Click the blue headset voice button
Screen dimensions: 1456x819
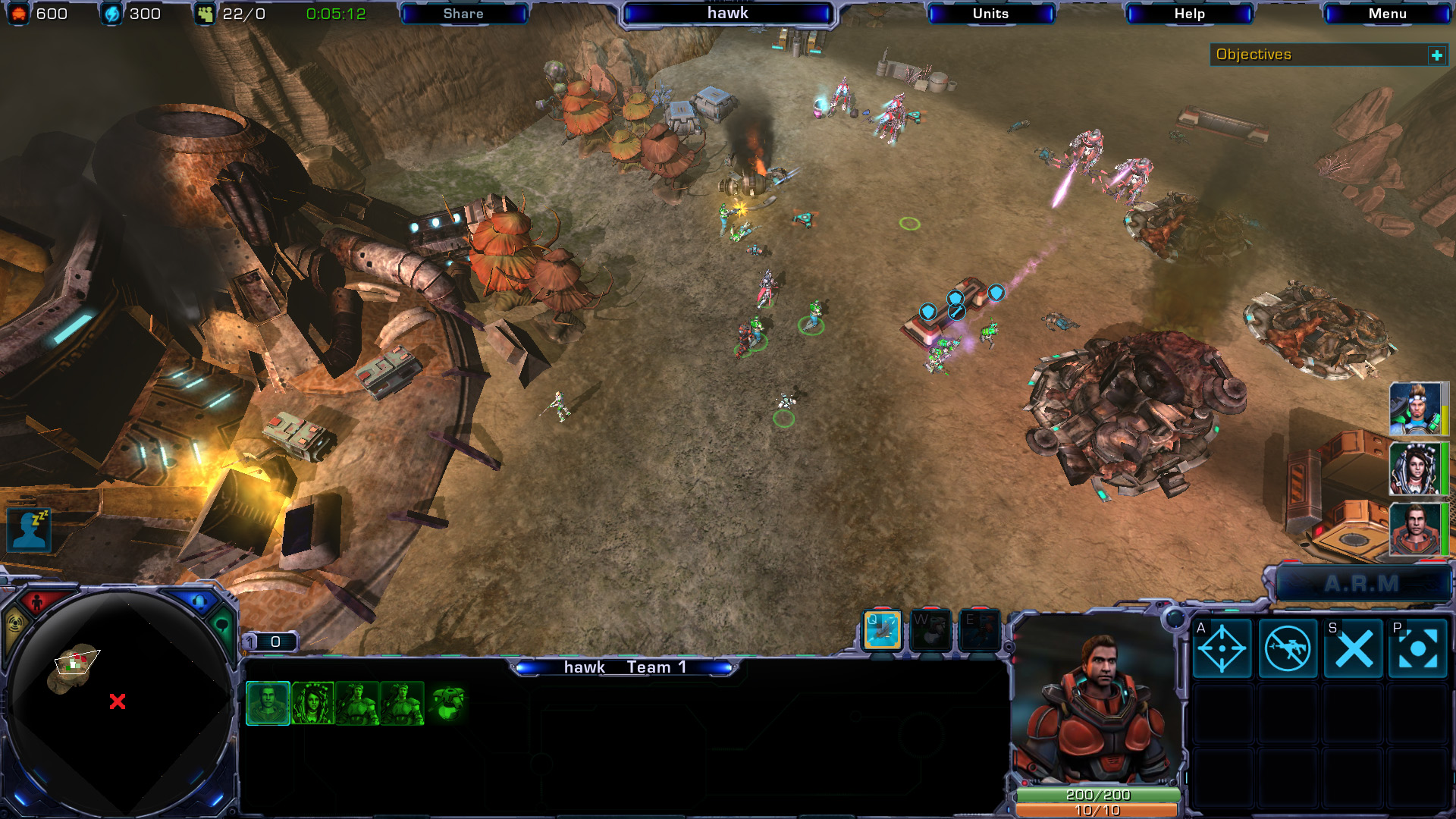coord(199,602)
